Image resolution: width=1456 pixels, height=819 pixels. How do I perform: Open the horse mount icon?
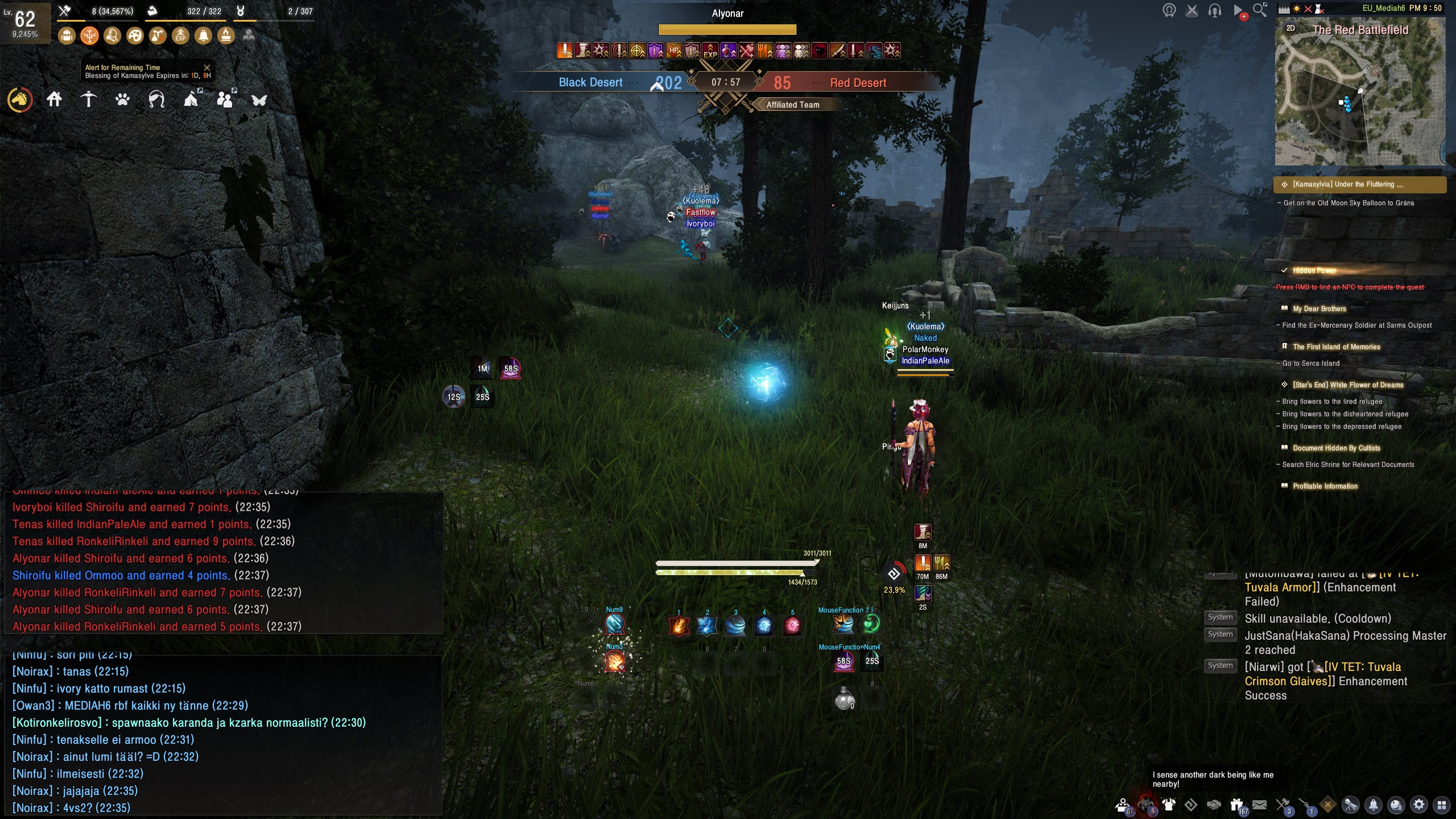point(20,100)
